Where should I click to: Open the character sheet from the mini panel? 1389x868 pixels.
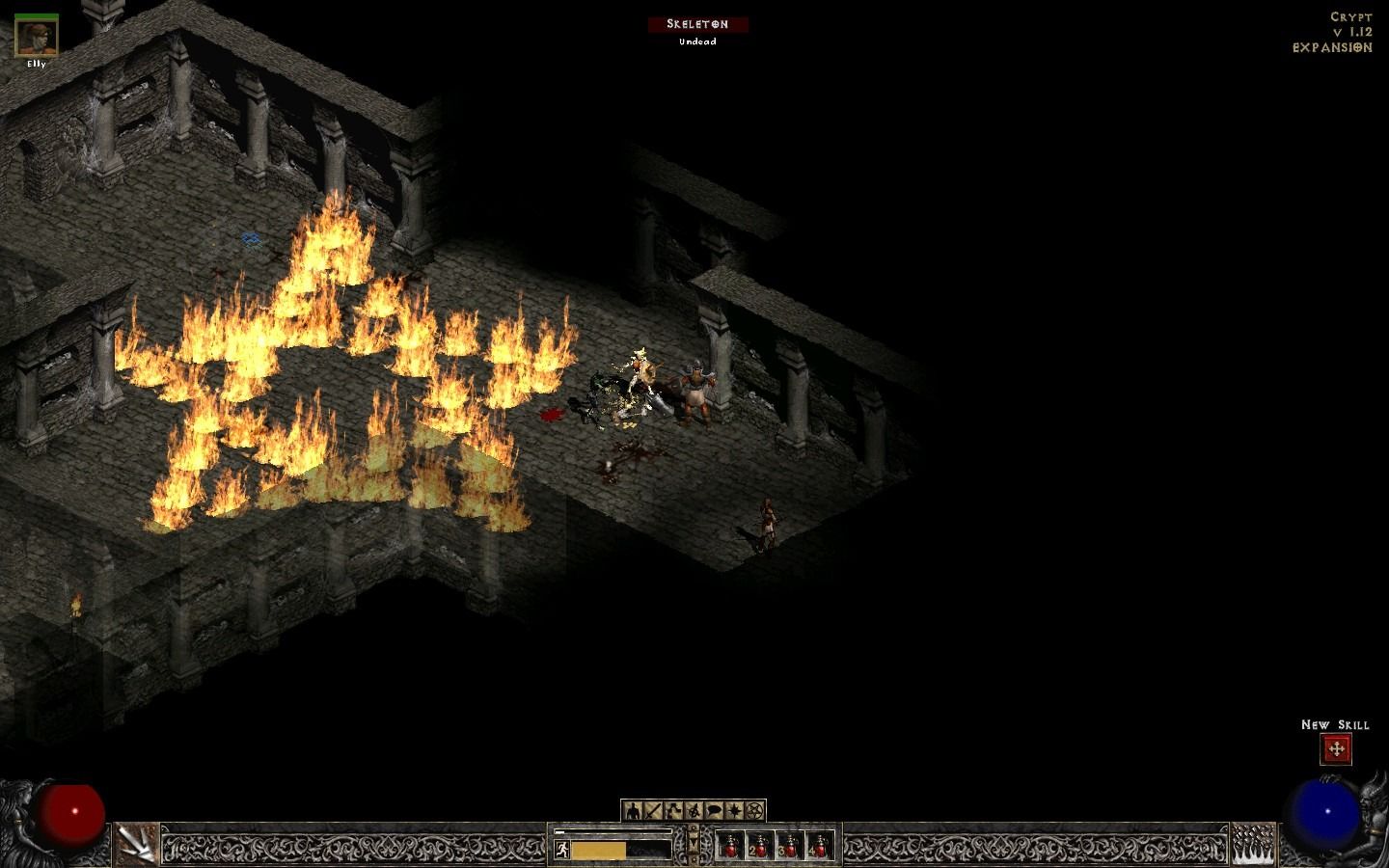point(631,810)
